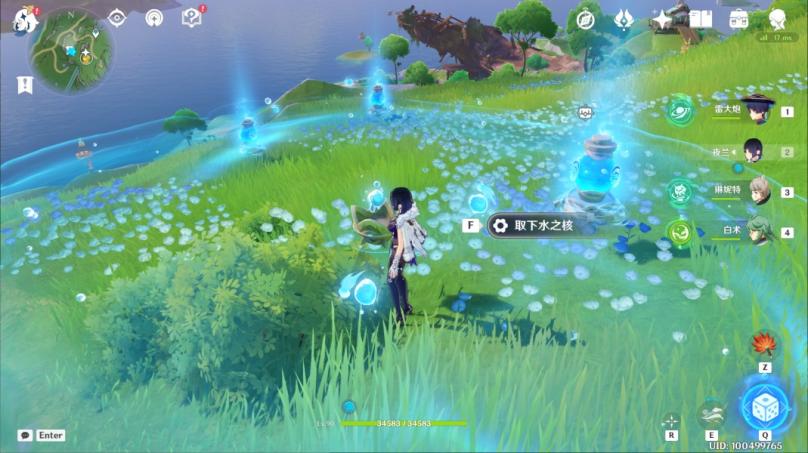Toggle the eye-shaped elemental sight icon
The height and width of the screenshot is (453, 808).
[117, 18]
